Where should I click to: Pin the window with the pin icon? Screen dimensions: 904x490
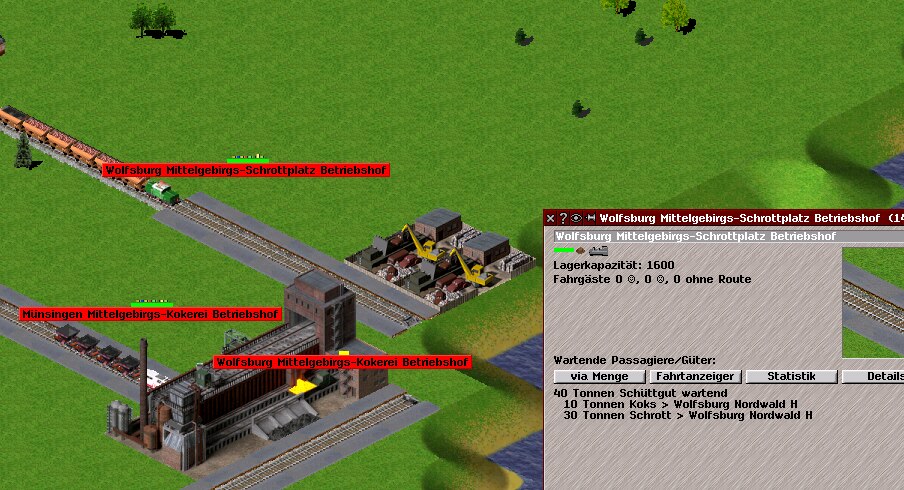point(590,218)
